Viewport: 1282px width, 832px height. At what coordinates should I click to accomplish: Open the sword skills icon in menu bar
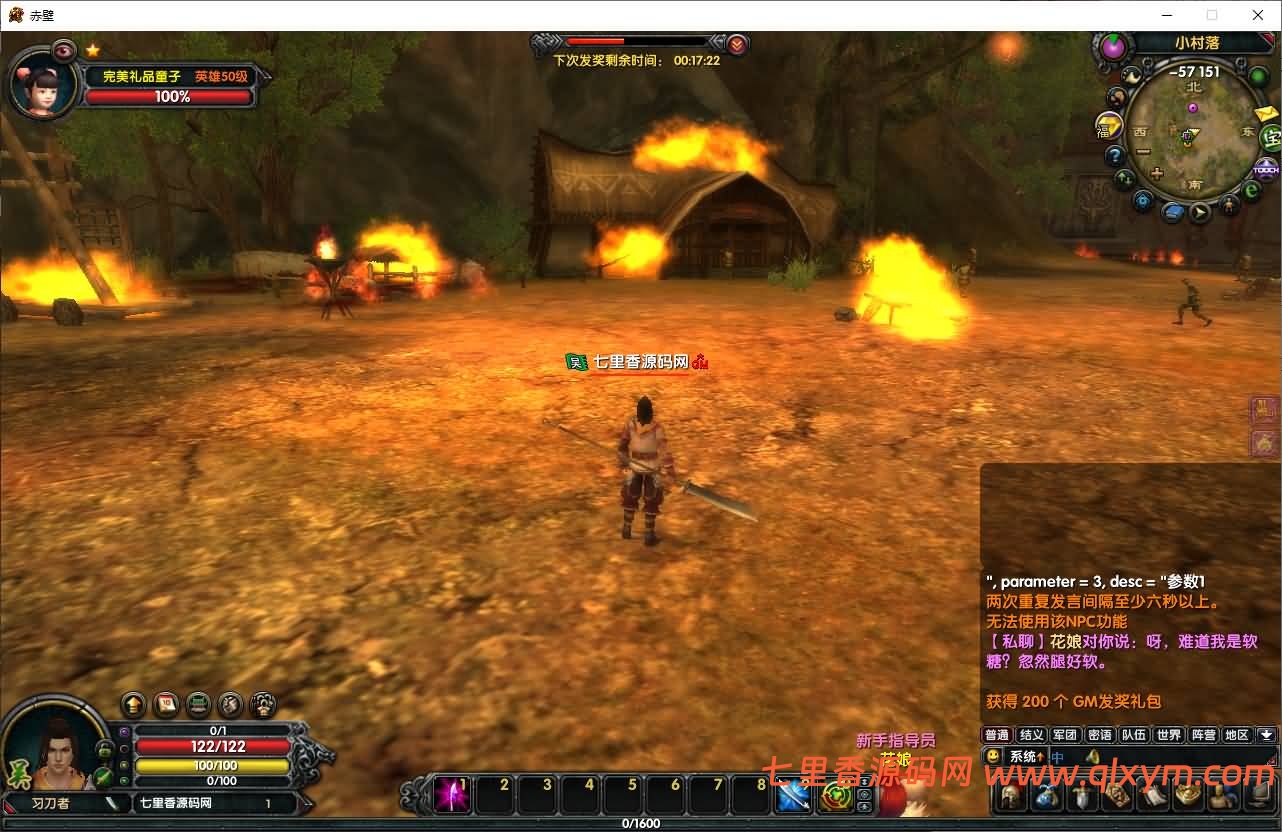click(1081, 797)
